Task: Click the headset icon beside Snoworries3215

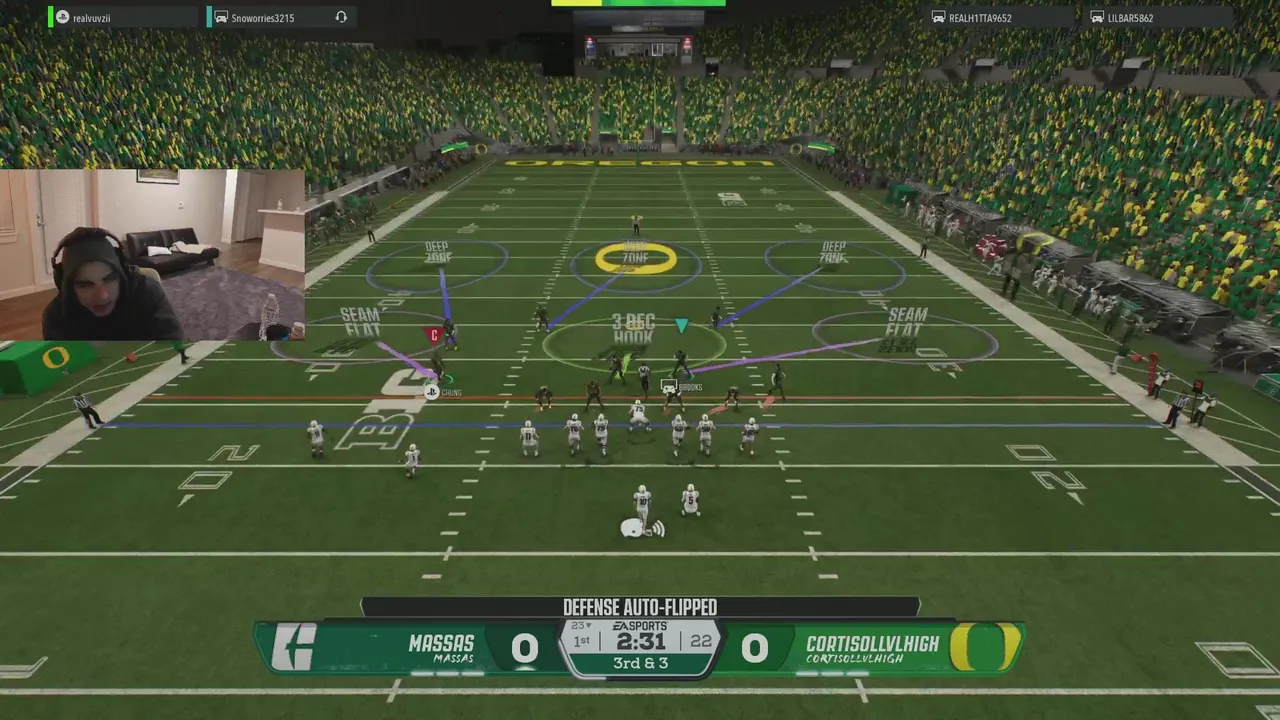Action: [341, 17]
